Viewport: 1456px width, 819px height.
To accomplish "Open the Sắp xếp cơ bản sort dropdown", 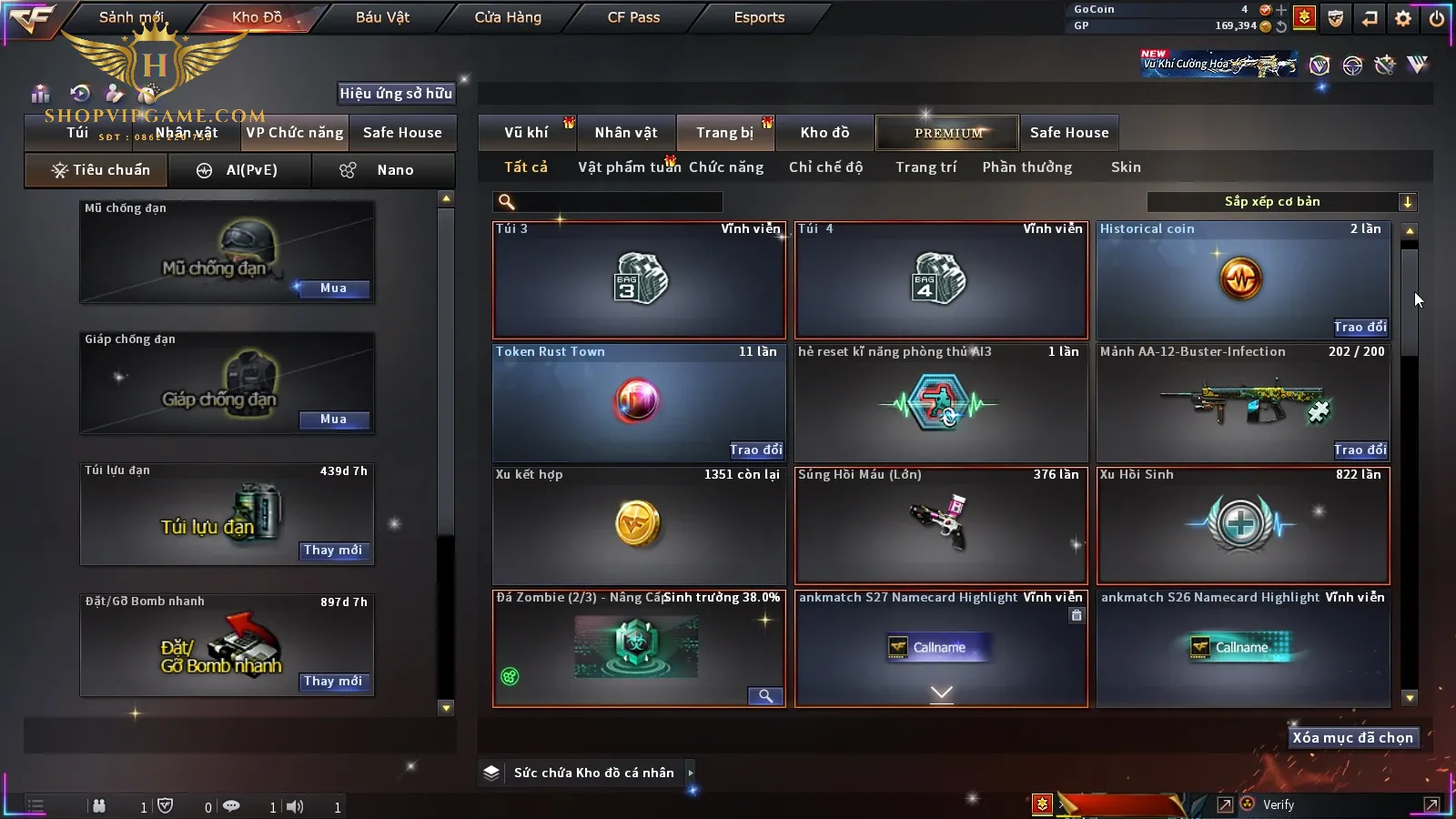I will (1281, 202).
